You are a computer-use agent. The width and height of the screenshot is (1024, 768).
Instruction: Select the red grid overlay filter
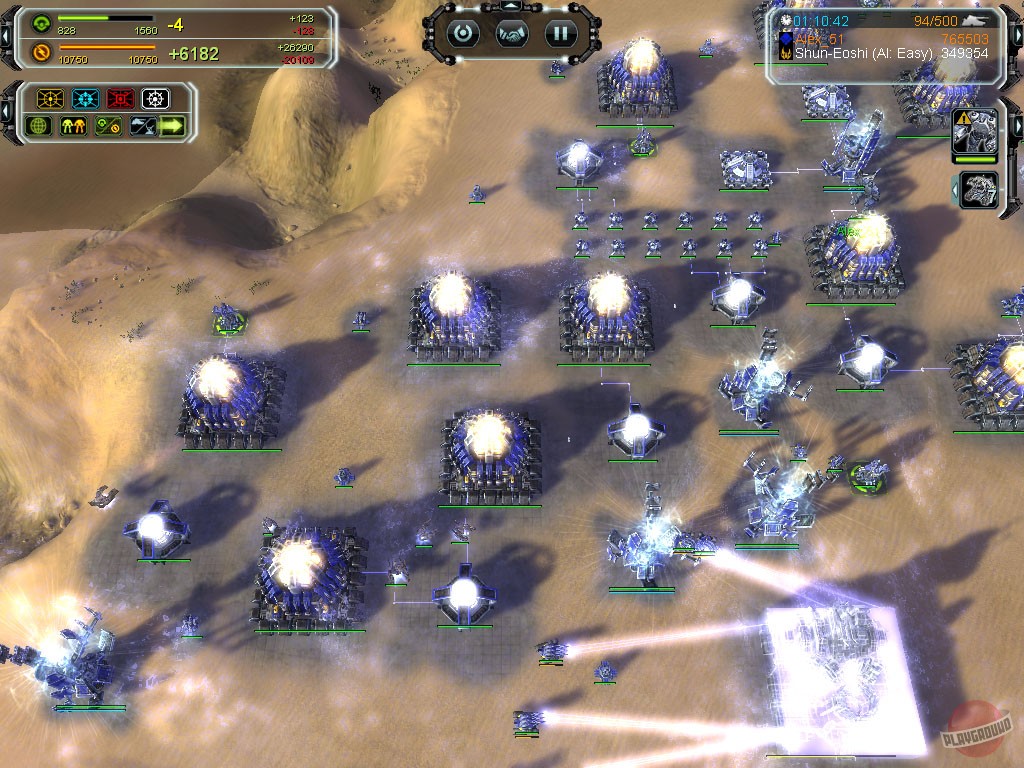click(x=120, y=99)
